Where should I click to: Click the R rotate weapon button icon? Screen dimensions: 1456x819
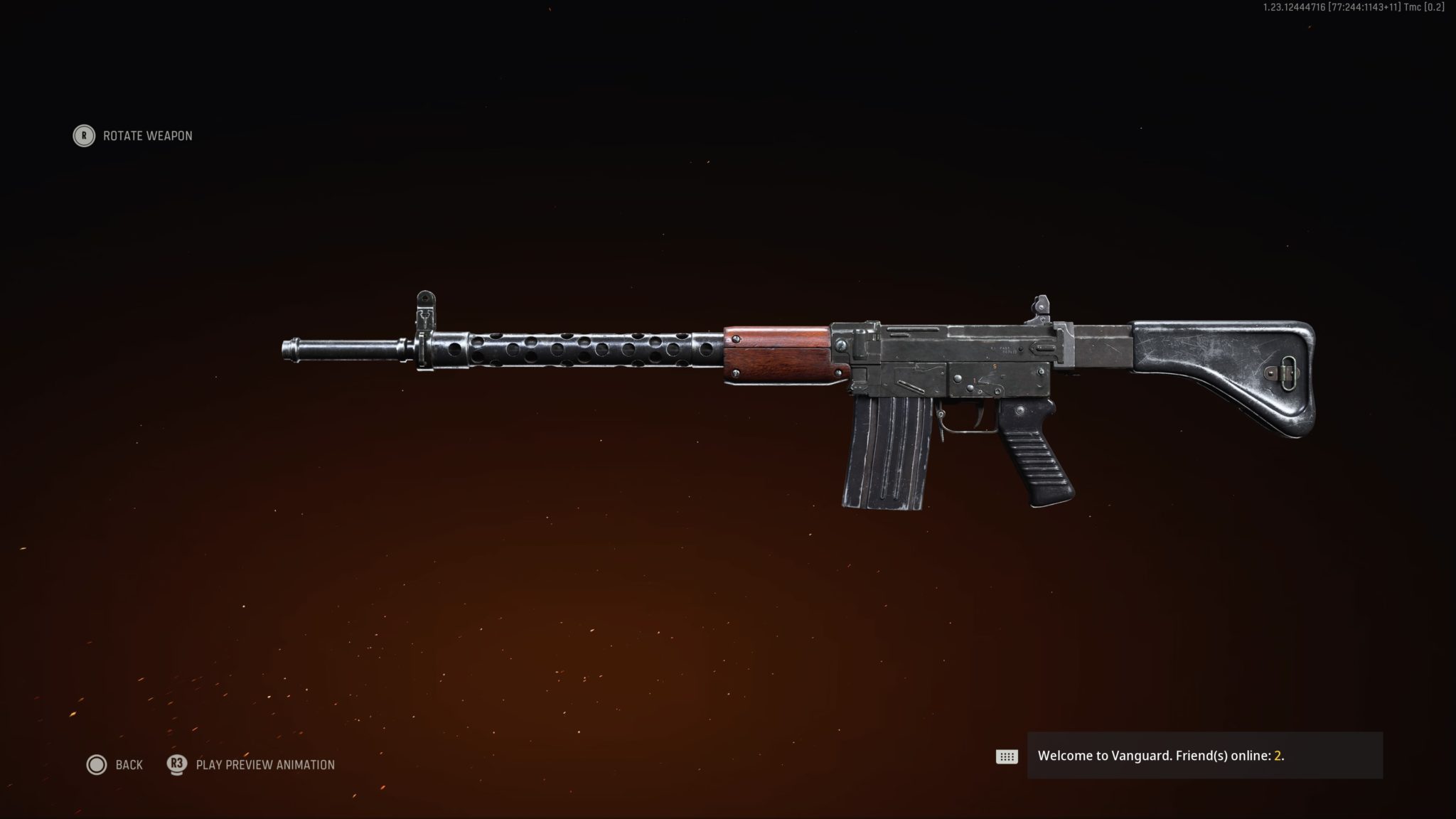pyautogui.click(x=83, y=136)
